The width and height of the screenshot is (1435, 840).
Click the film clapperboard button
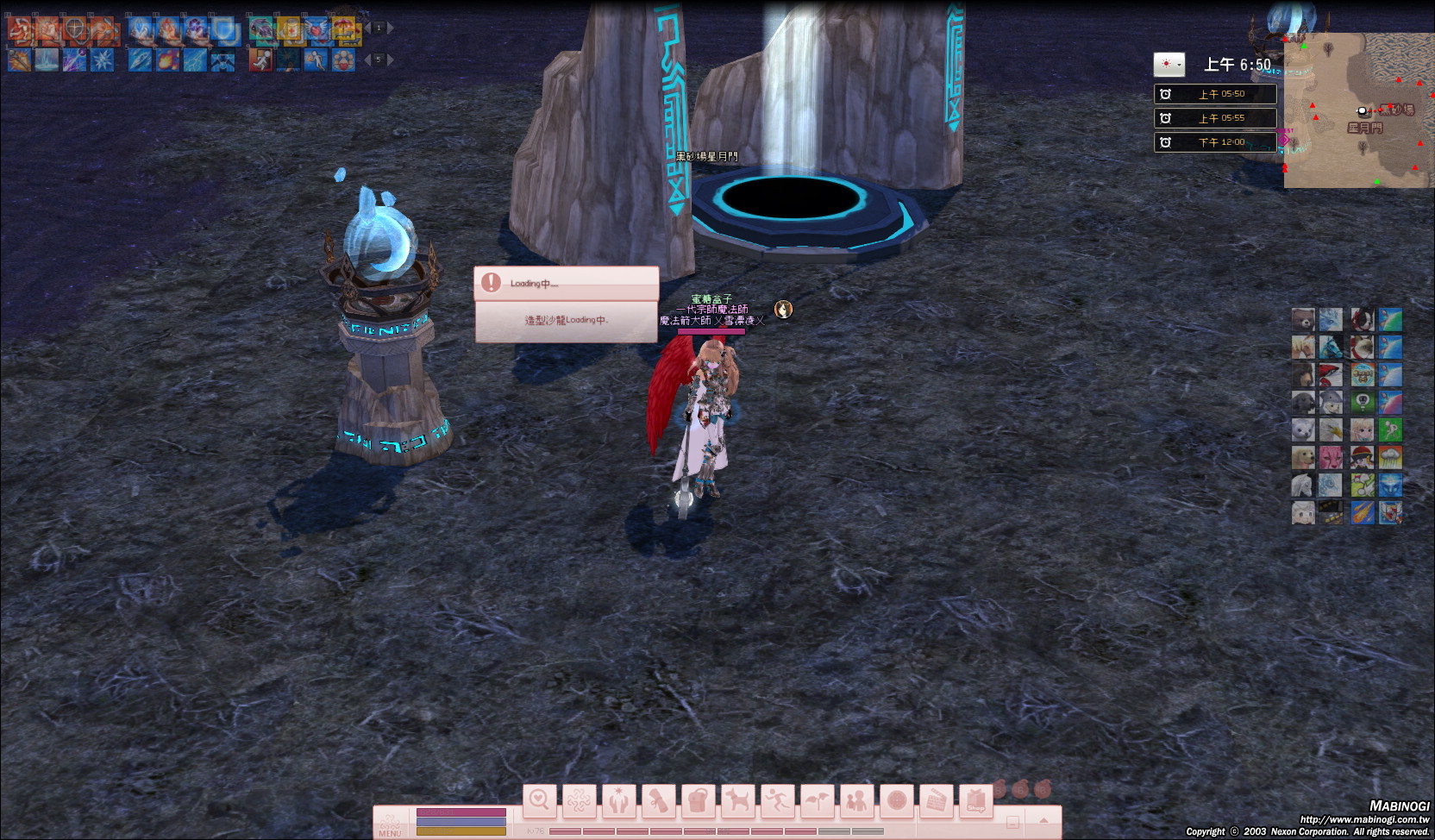coord(936,801)
